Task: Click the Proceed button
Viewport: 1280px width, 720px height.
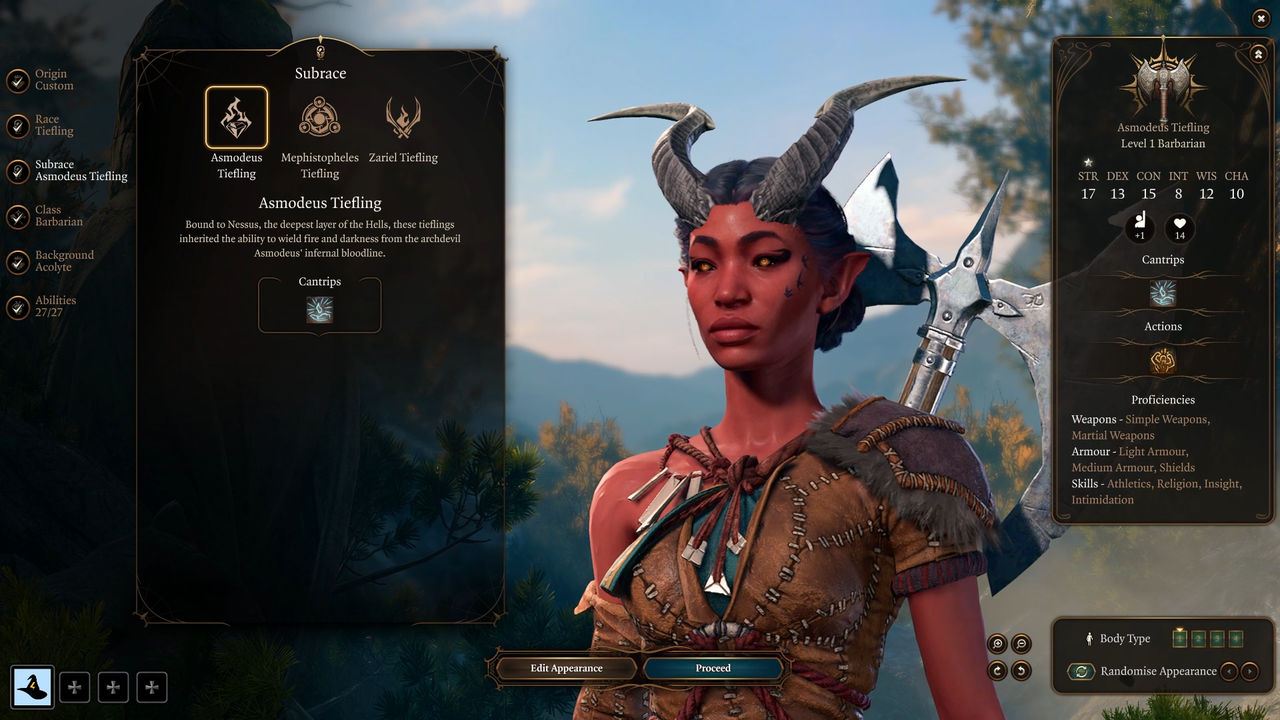Action: (x=712, y=668)
